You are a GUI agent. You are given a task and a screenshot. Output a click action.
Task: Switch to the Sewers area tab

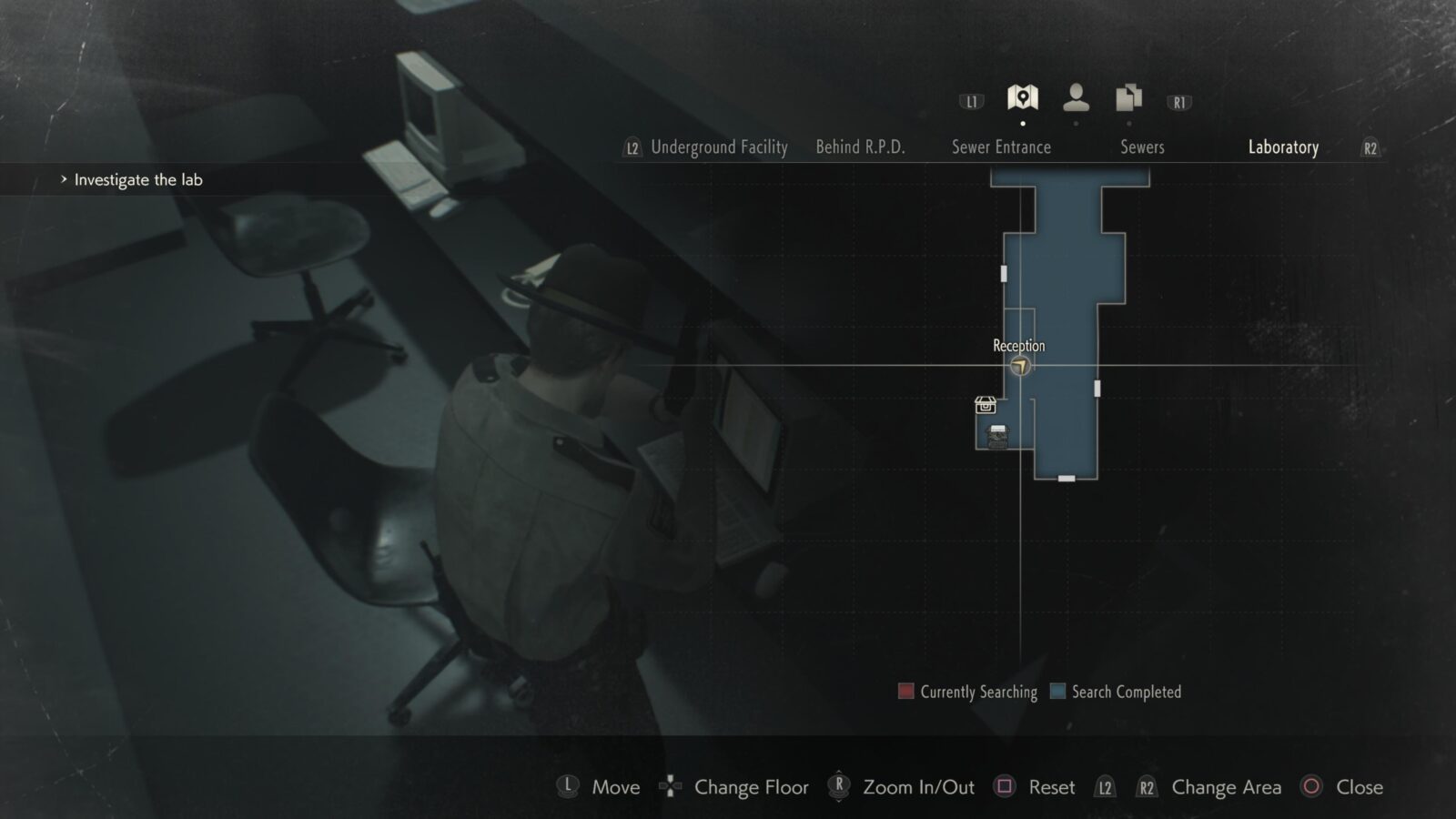(1142, 147)
